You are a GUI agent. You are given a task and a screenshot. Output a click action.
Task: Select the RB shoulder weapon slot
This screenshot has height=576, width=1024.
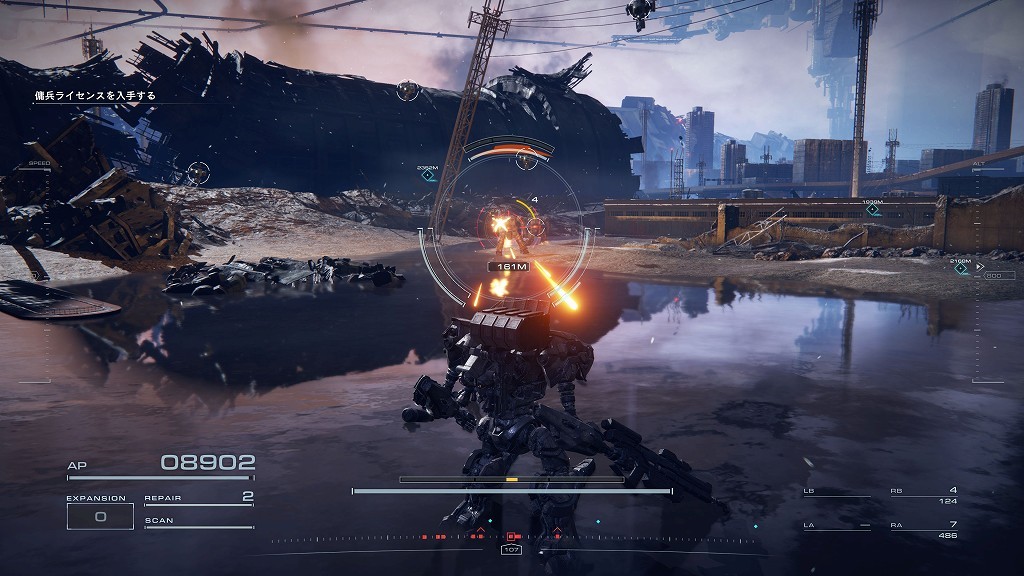923,492
